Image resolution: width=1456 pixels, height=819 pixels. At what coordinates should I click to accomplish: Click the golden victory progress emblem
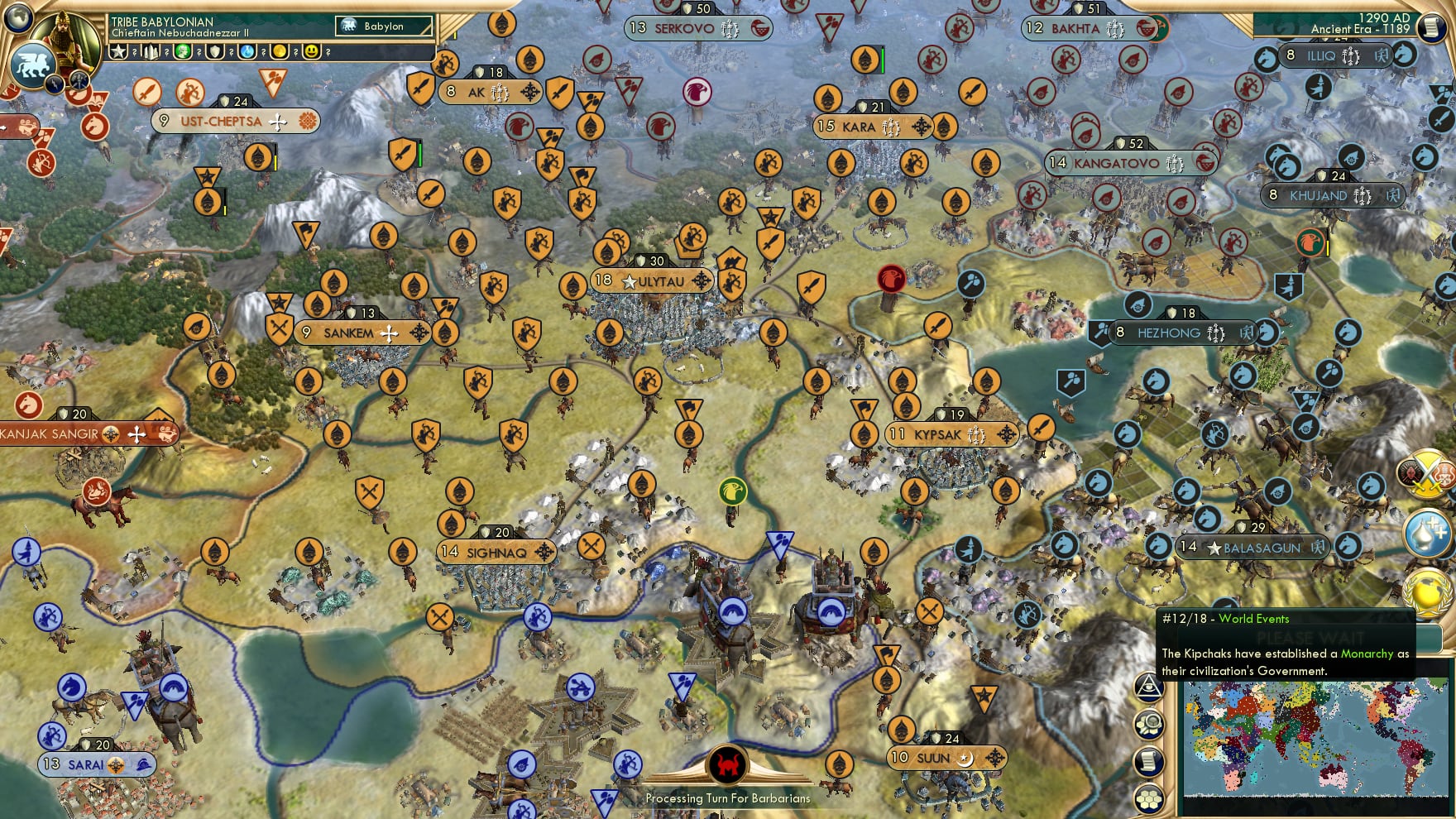click(x=1427, y=592)
